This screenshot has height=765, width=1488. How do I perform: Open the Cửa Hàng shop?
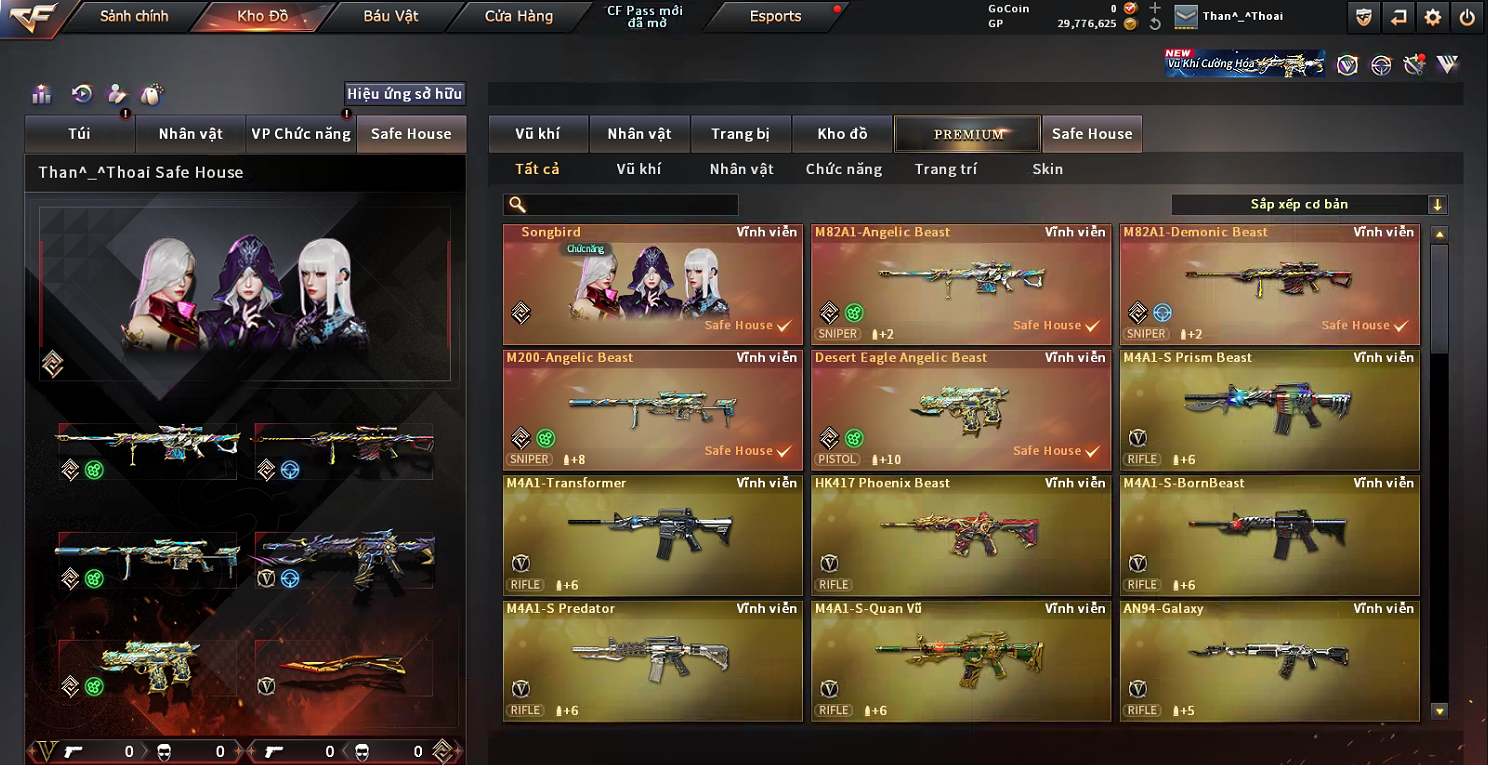pyautogui.click(x=518, y=16)
